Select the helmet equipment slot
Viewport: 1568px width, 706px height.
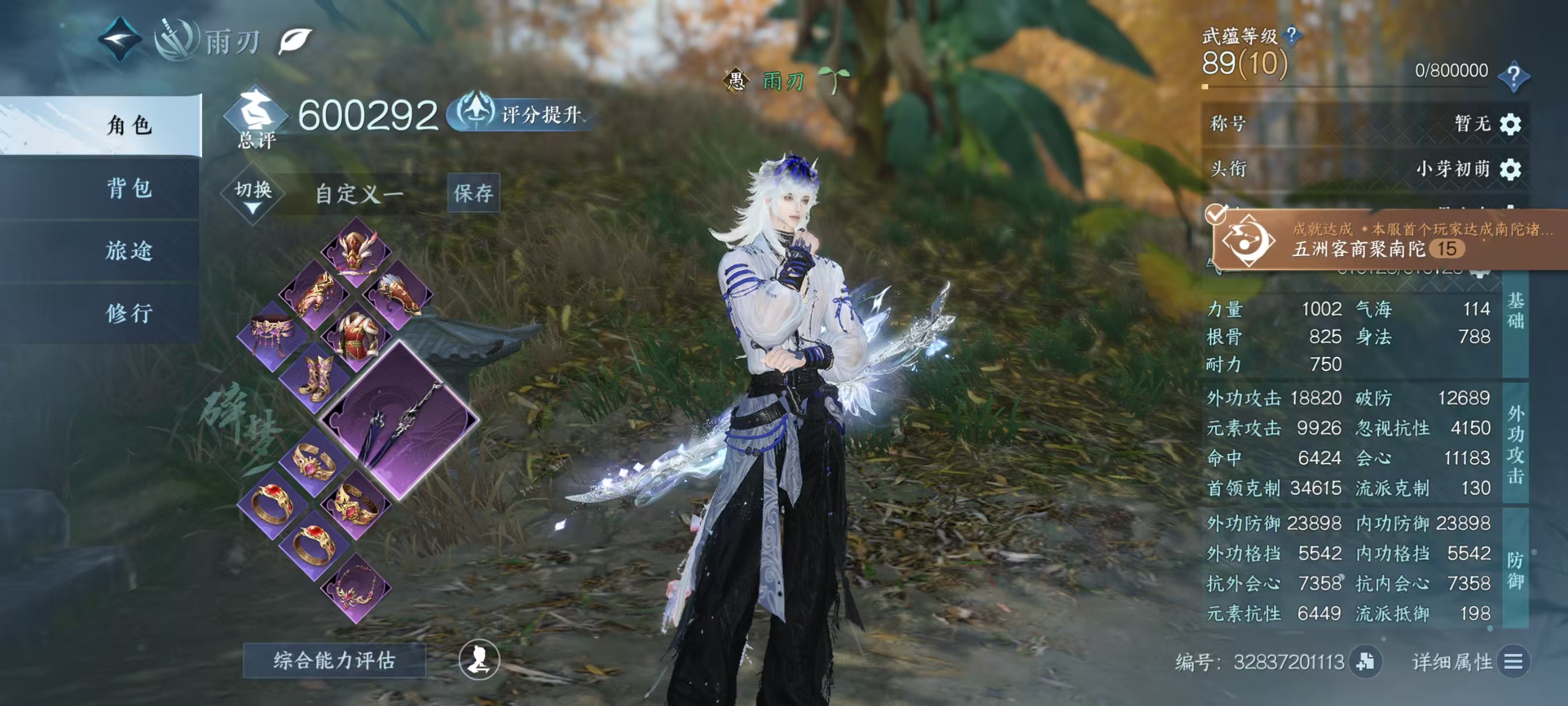click(x=356, y=252)
